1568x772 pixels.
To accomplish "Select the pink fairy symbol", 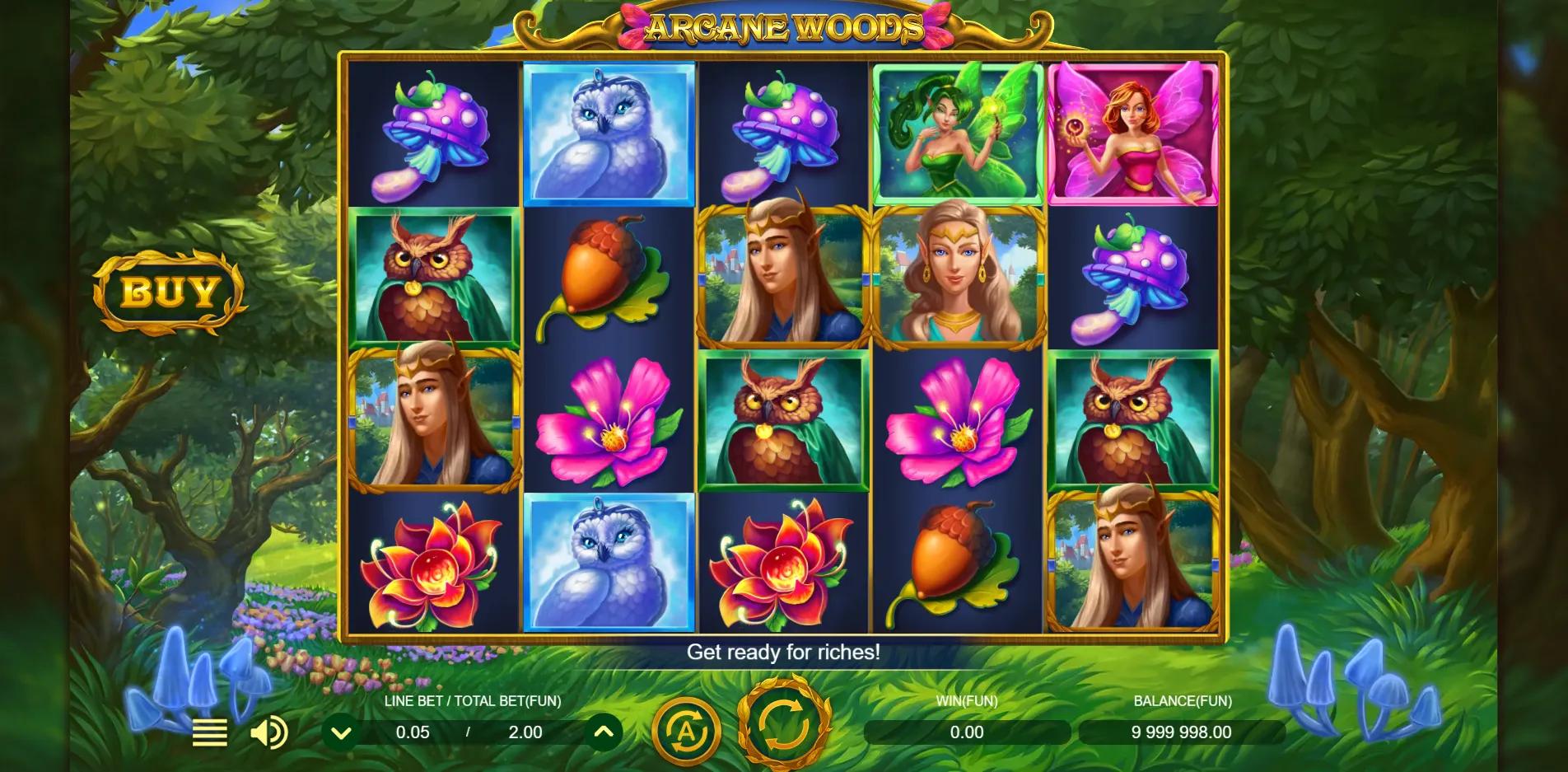I will pos(1136,132).
